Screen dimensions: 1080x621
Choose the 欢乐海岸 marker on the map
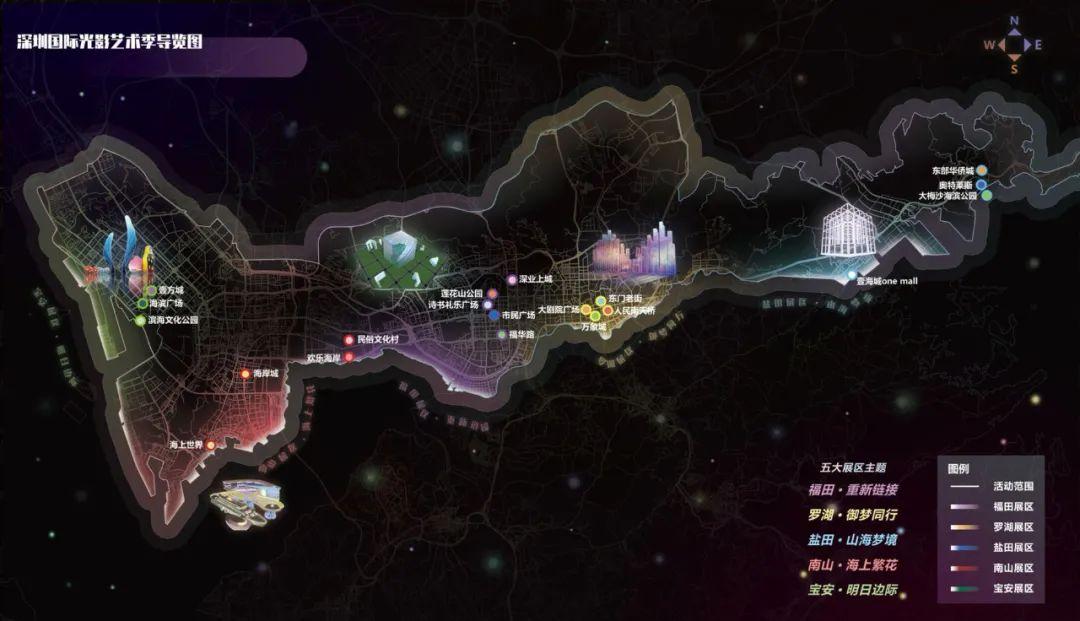click(x=349, y=357)
